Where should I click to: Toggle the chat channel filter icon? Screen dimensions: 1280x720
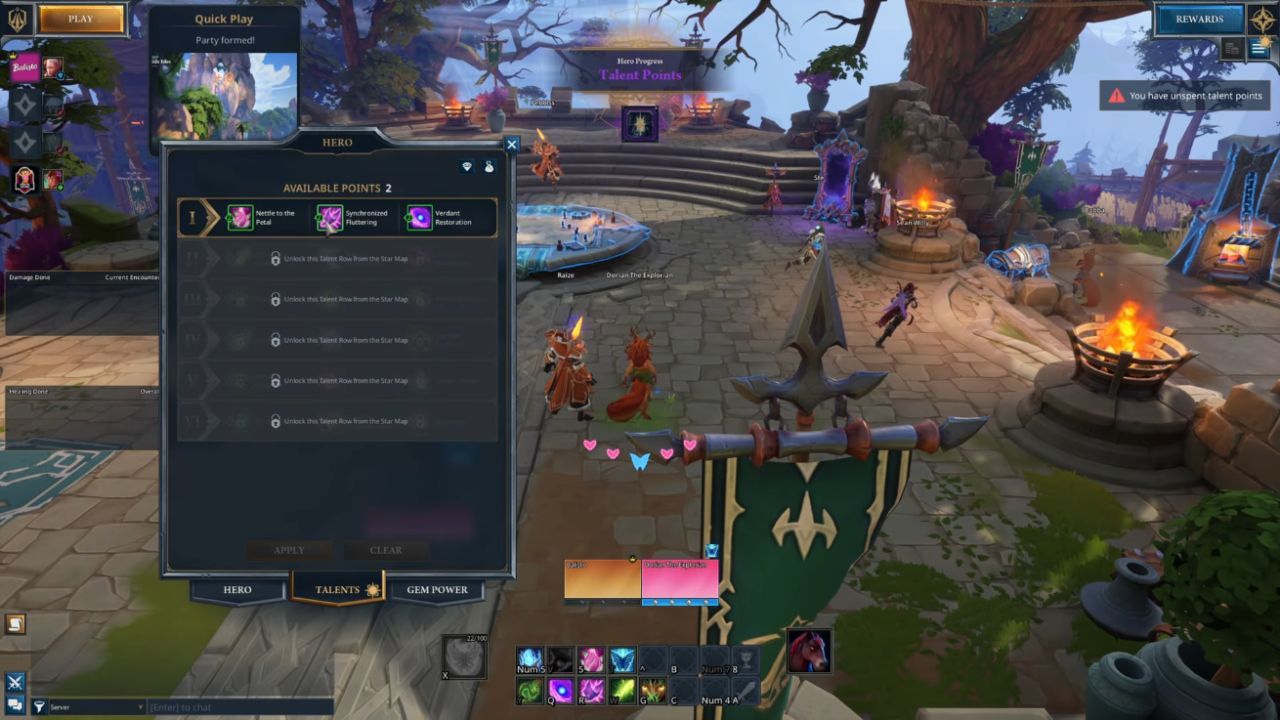pyautogui.click(x=38, y=705)
